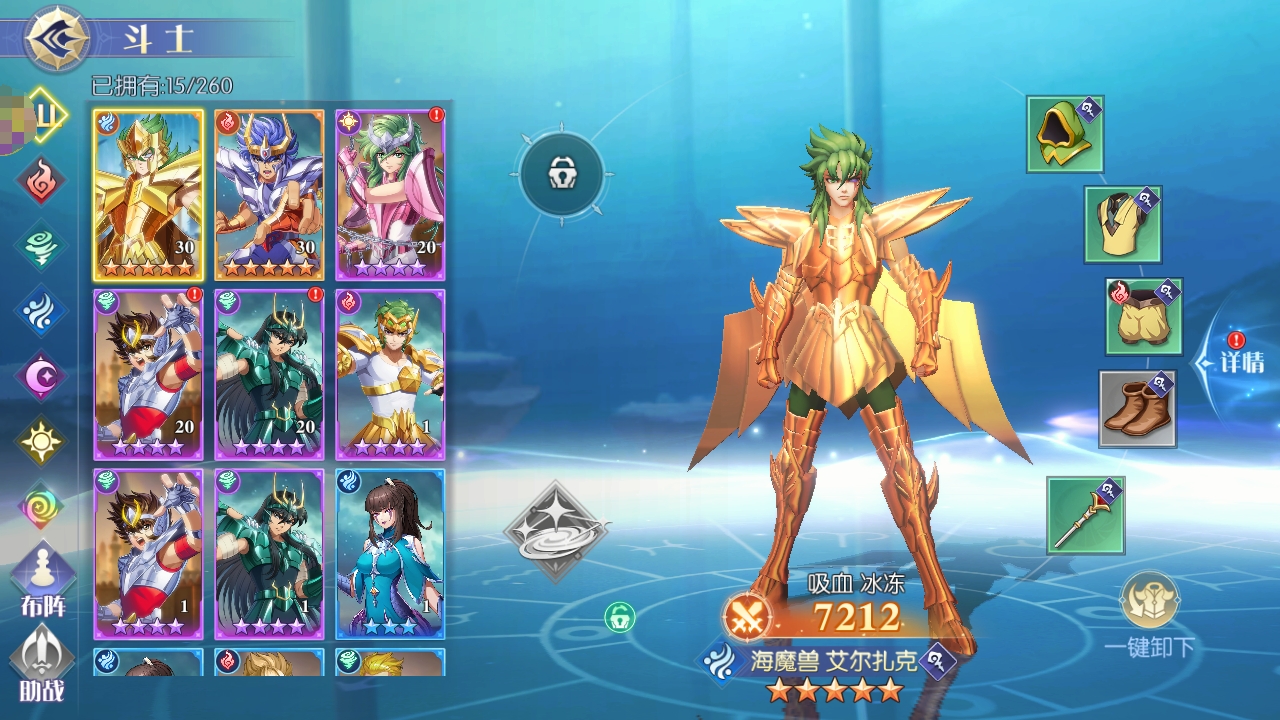Filter fighters by the fire element
Screen dimensions: 1280x720
41,180
